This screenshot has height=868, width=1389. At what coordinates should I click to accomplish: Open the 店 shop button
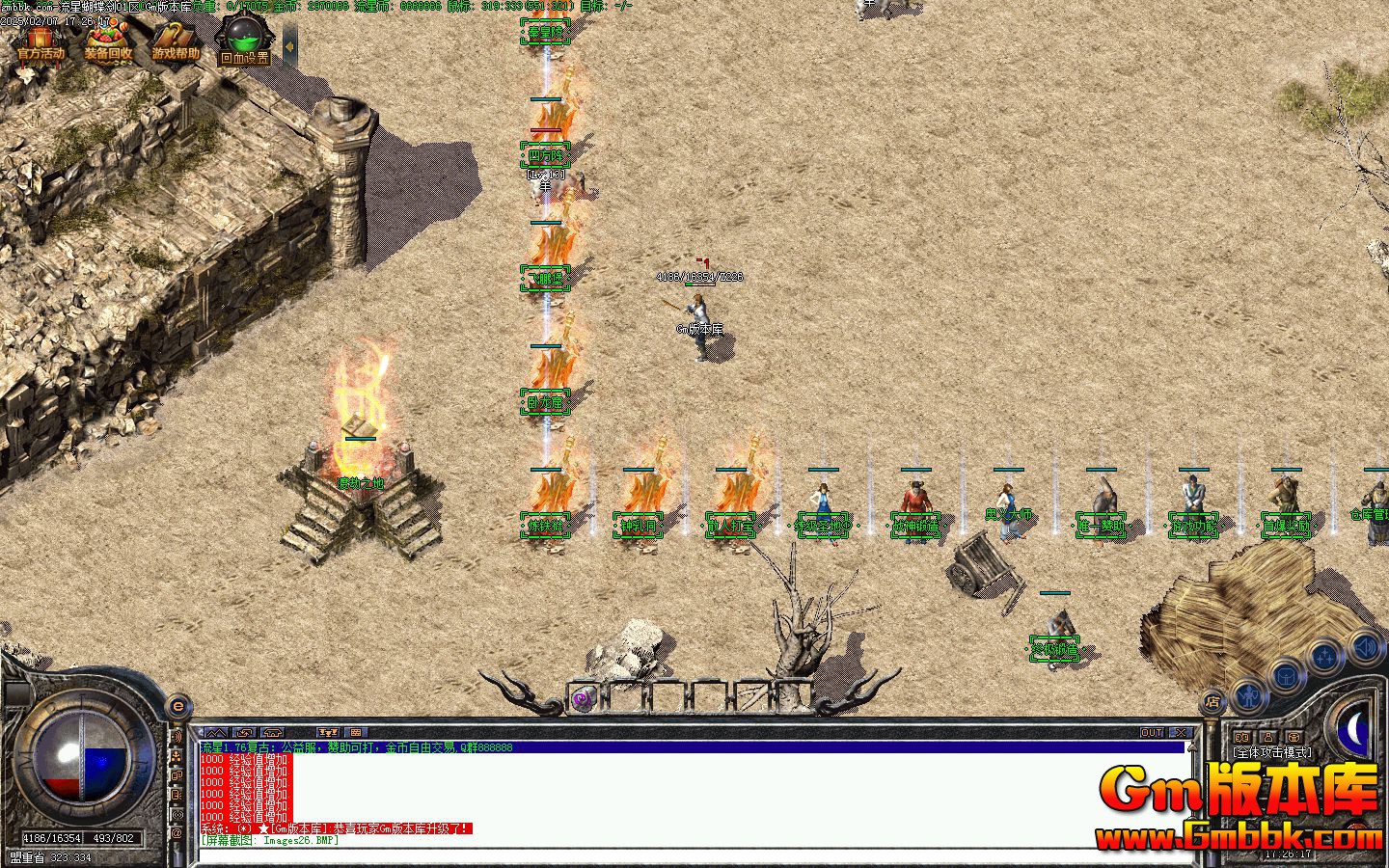(1213, 701)
